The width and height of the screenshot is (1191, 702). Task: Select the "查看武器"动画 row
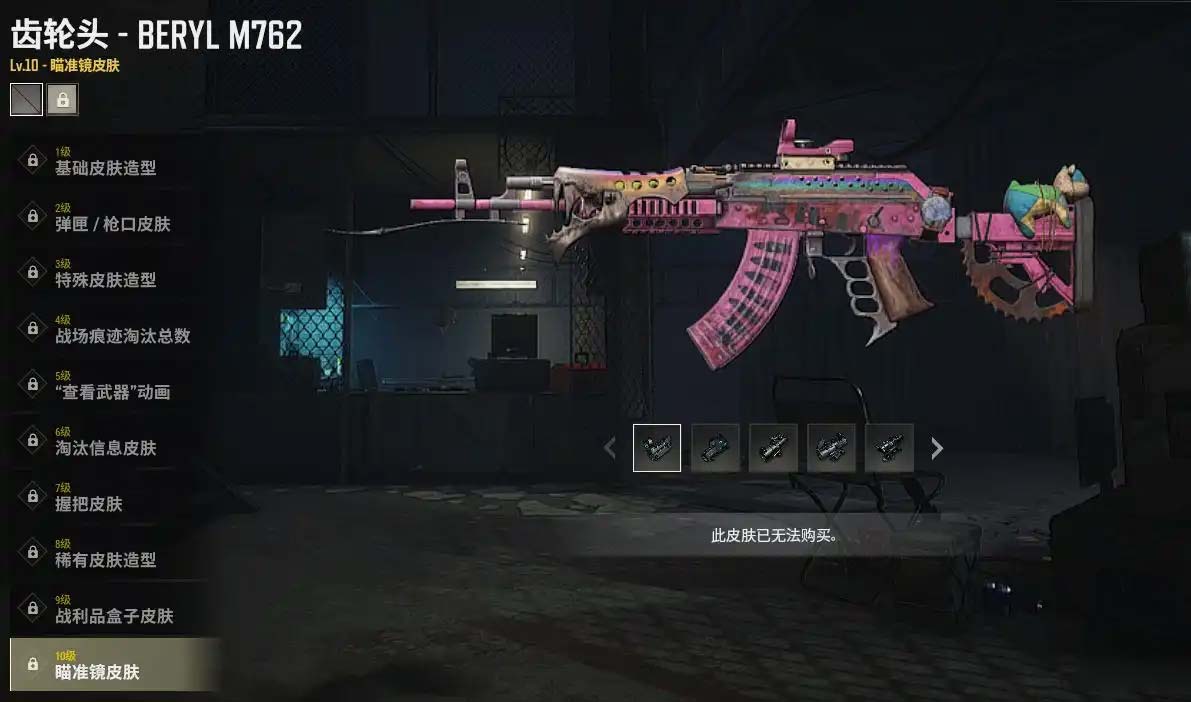[x=112, y=385]
